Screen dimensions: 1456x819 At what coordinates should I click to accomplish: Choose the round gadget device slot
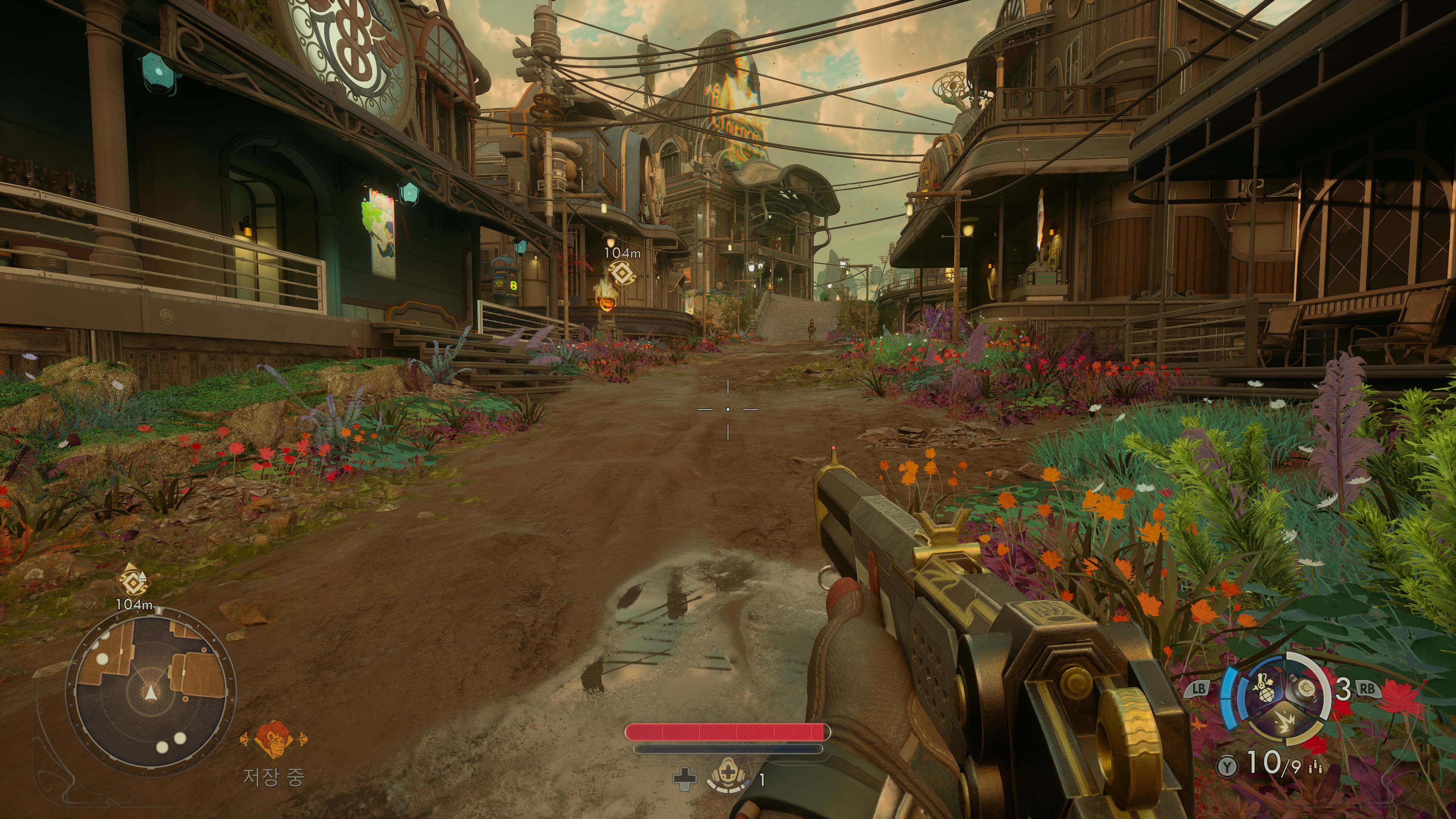(x=1305, y=689)
